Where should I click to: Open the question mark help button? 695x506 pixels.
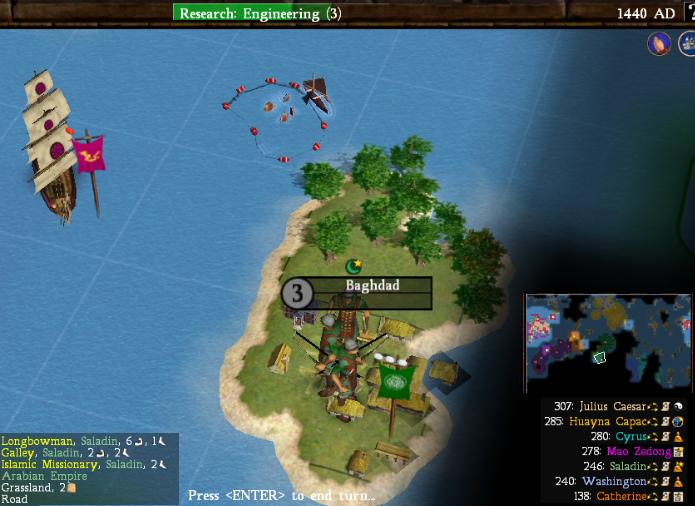click(690, 12)
